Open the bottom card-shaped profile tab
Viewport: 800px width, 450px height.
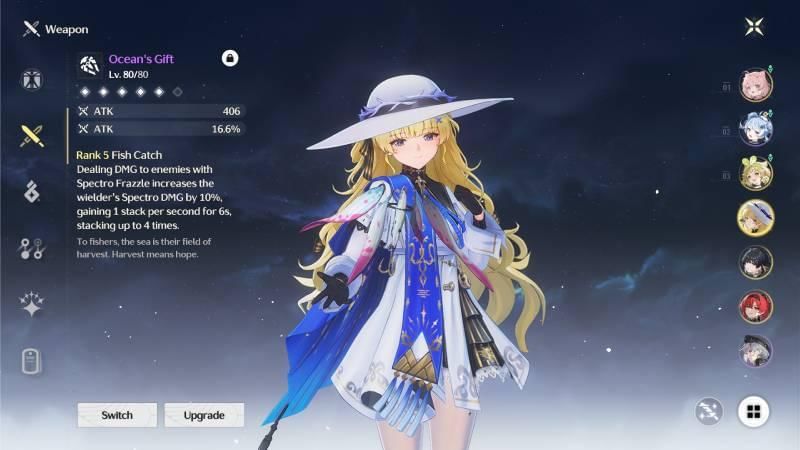pos(31,361)
